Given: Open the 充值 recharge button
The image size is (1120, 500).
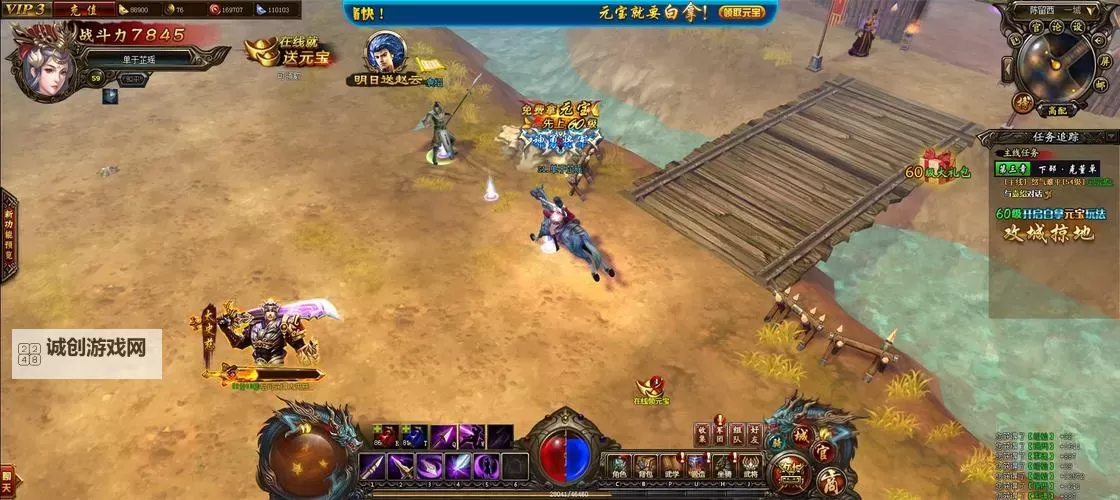Looking at the screenshot, I should 84,9.
